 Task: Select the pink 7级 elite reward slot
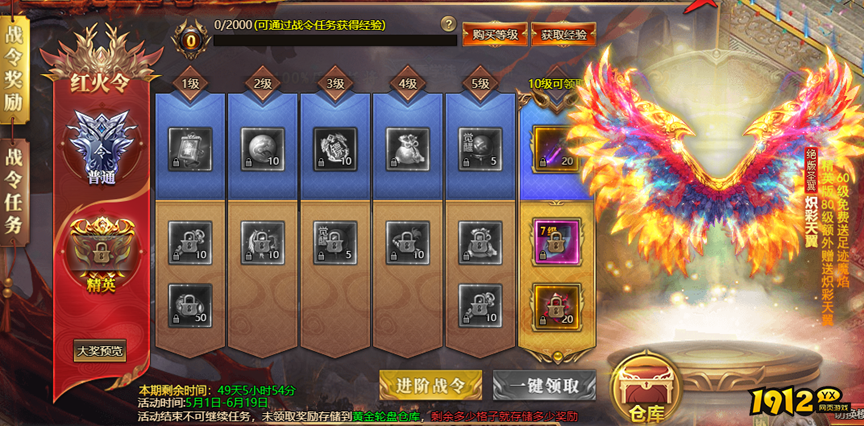pyautogui.click(x=552, y=240)
